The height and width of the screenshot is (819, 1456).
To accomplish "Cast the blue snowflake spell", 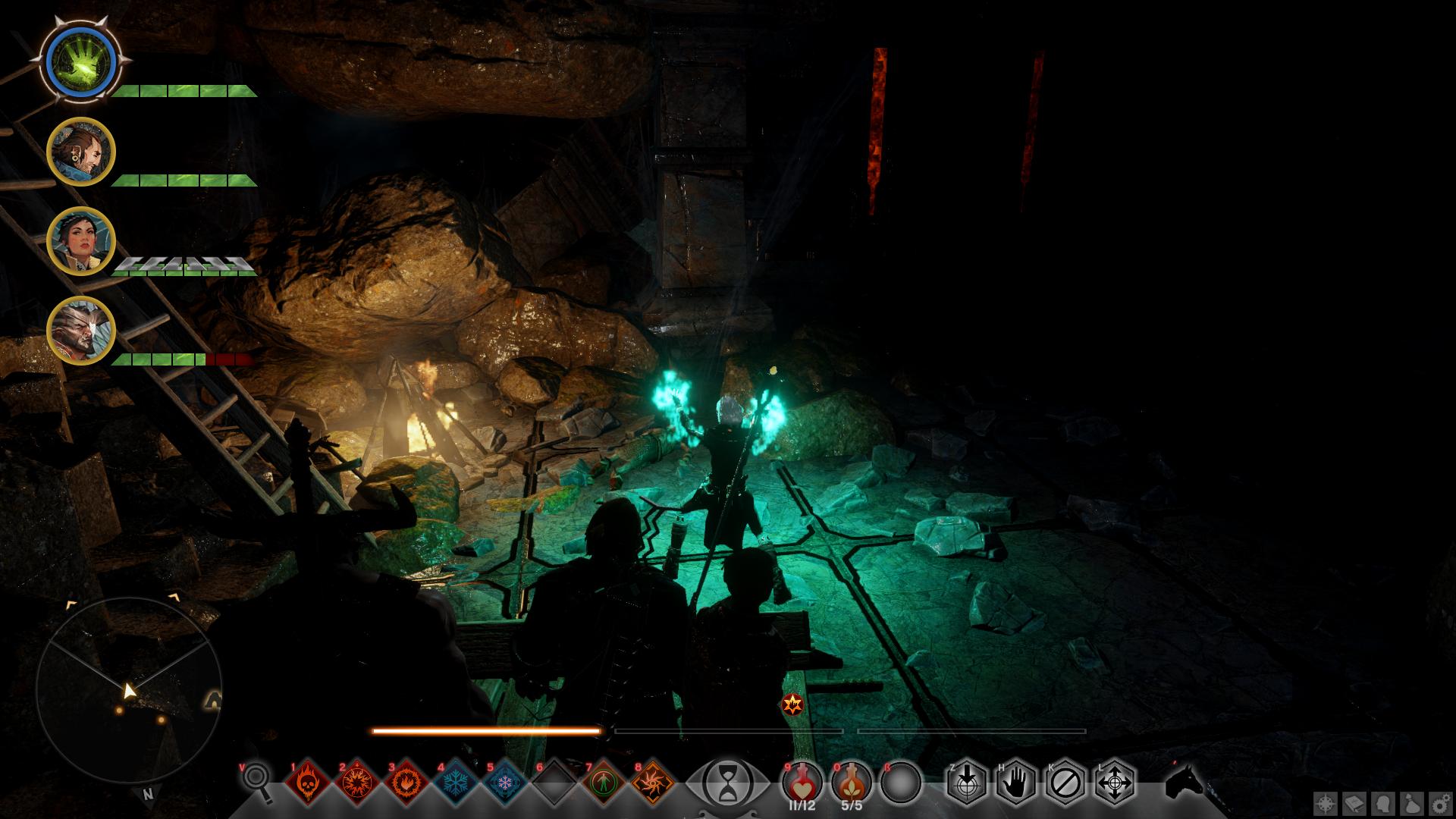I will (x=455, y=781).
